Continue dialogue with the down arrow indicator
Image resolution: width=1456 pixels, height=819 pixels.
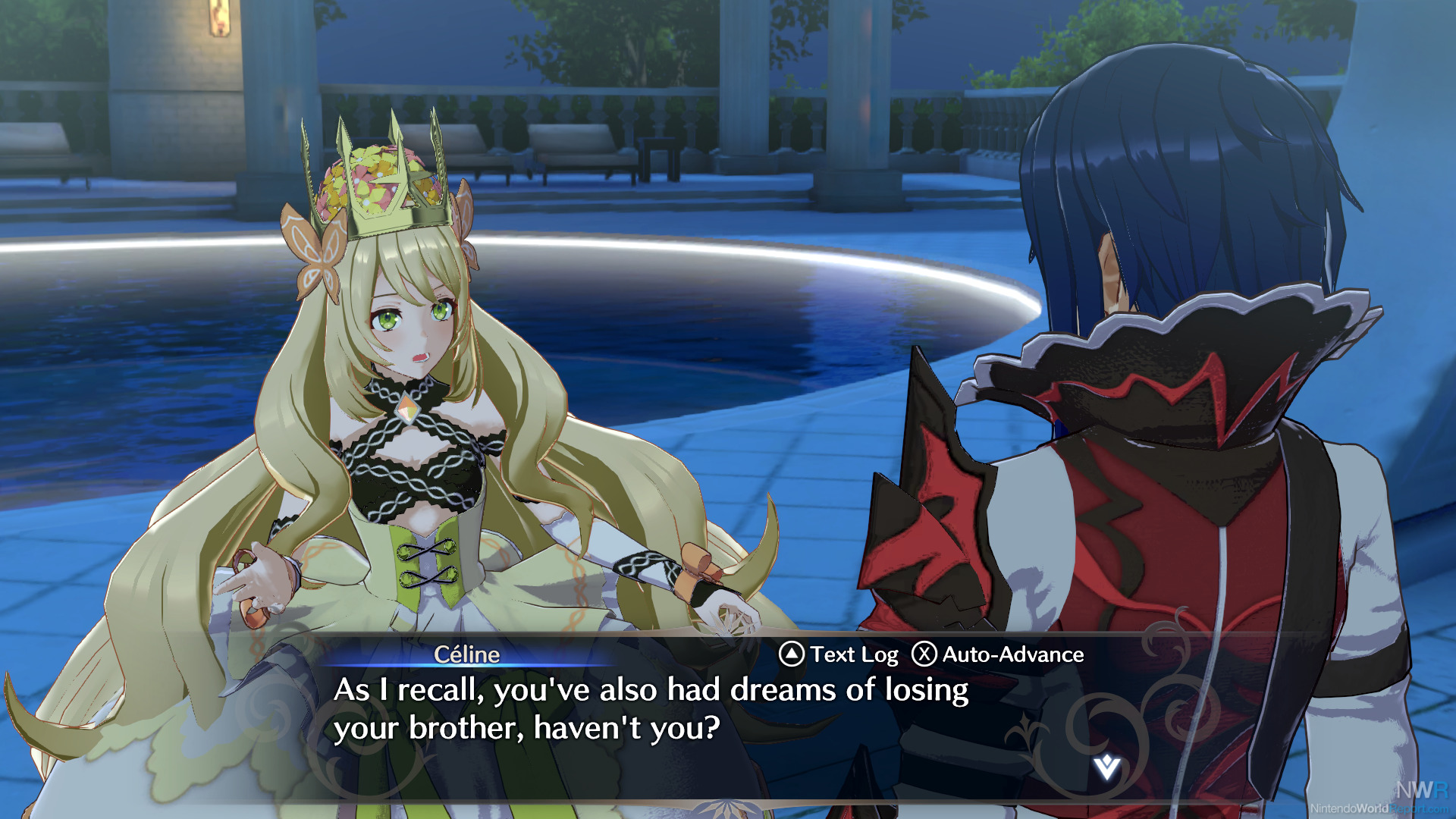[1106, 767]
